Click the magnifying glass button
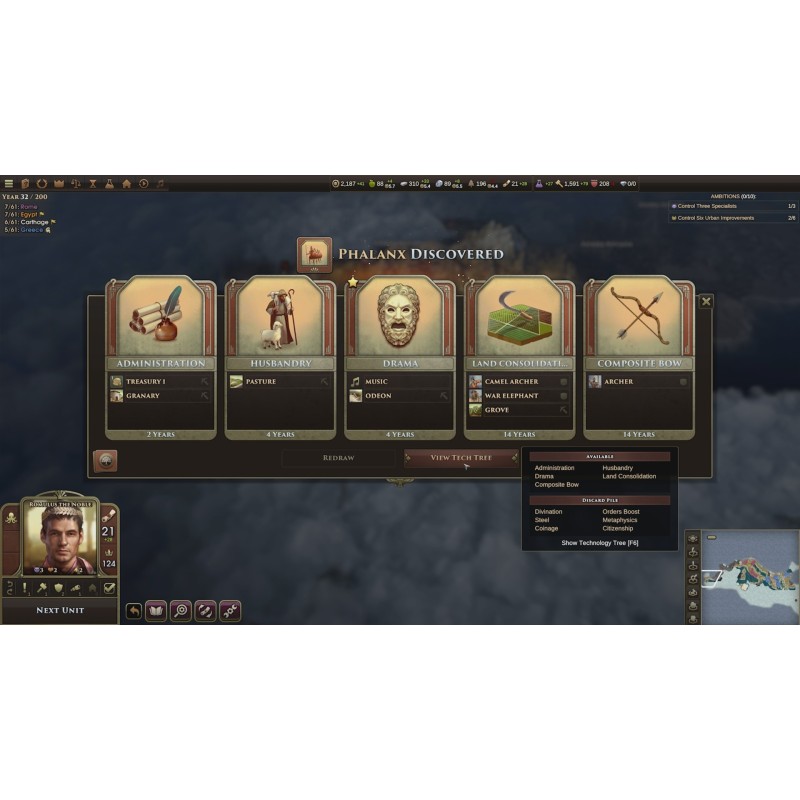 point(181,610)
